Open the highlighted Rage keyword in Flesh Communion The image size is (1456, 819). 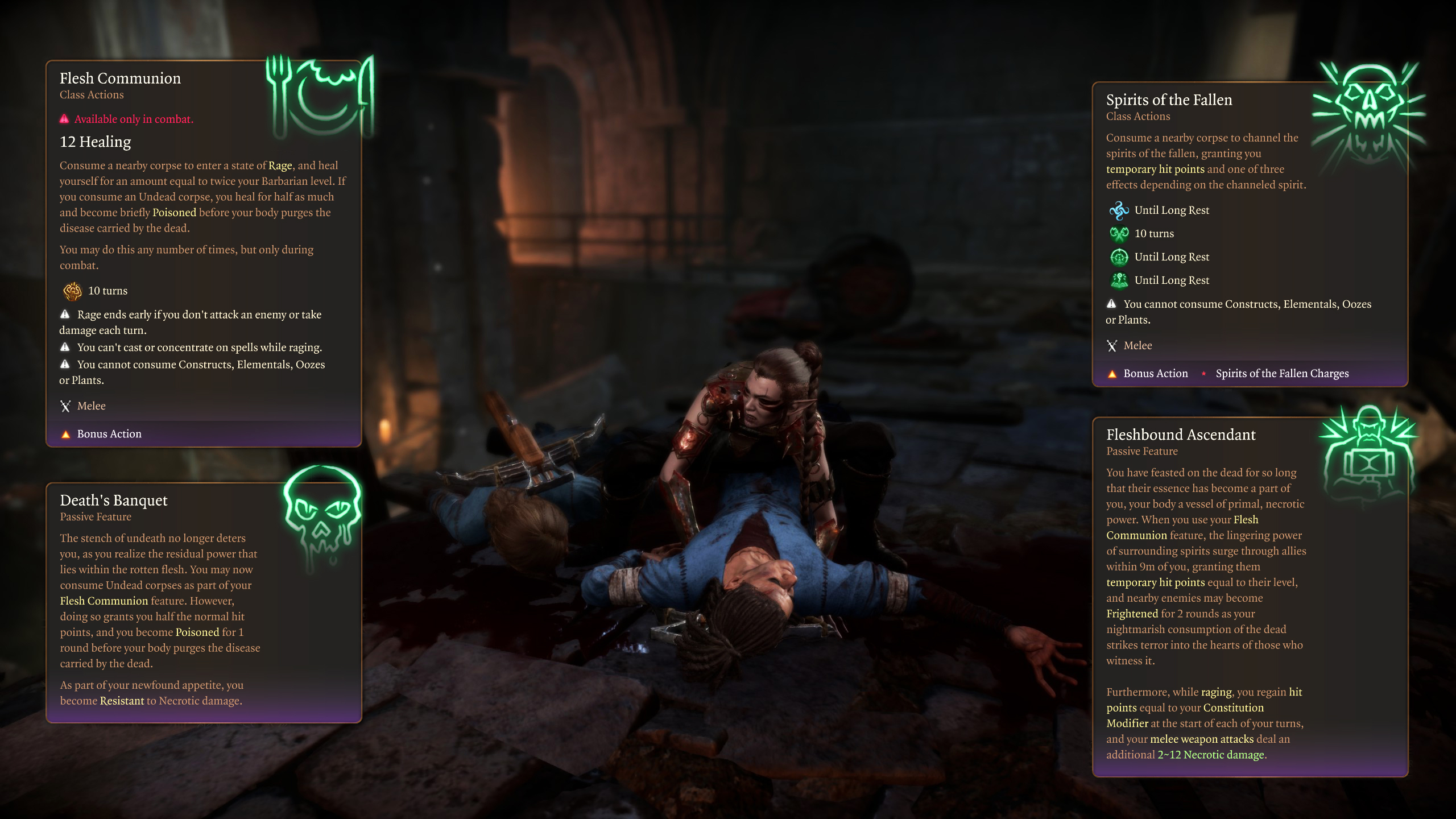280,166
